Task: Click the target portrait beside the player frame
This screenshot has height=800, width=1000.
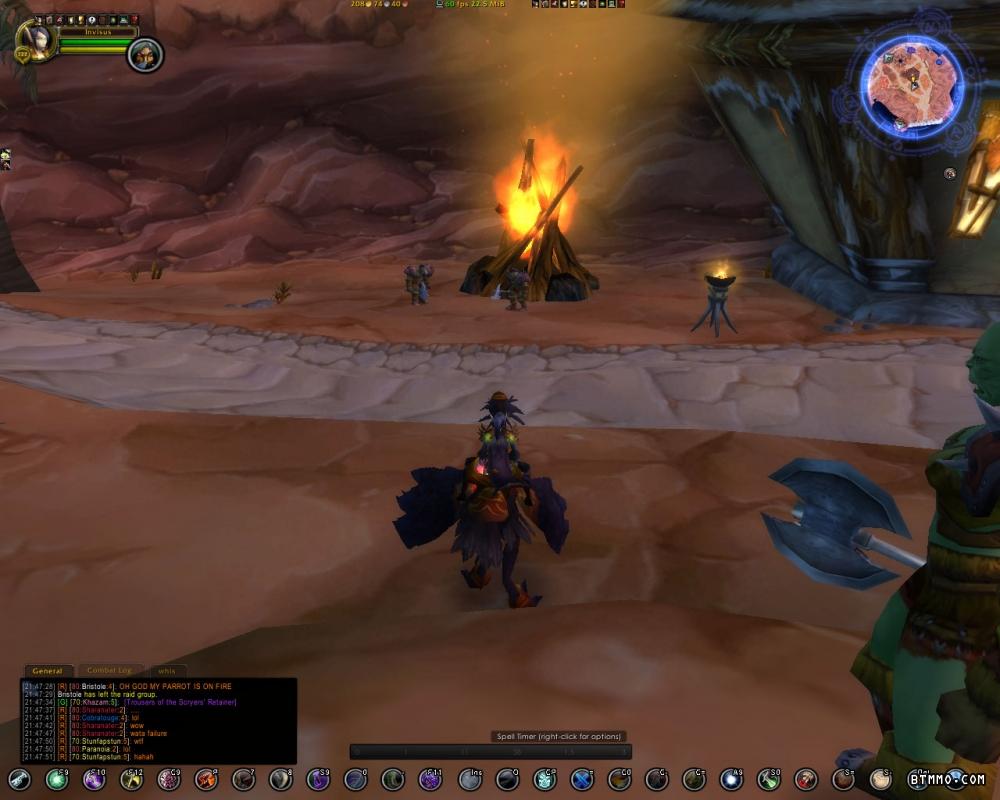Action: point(144,54)
